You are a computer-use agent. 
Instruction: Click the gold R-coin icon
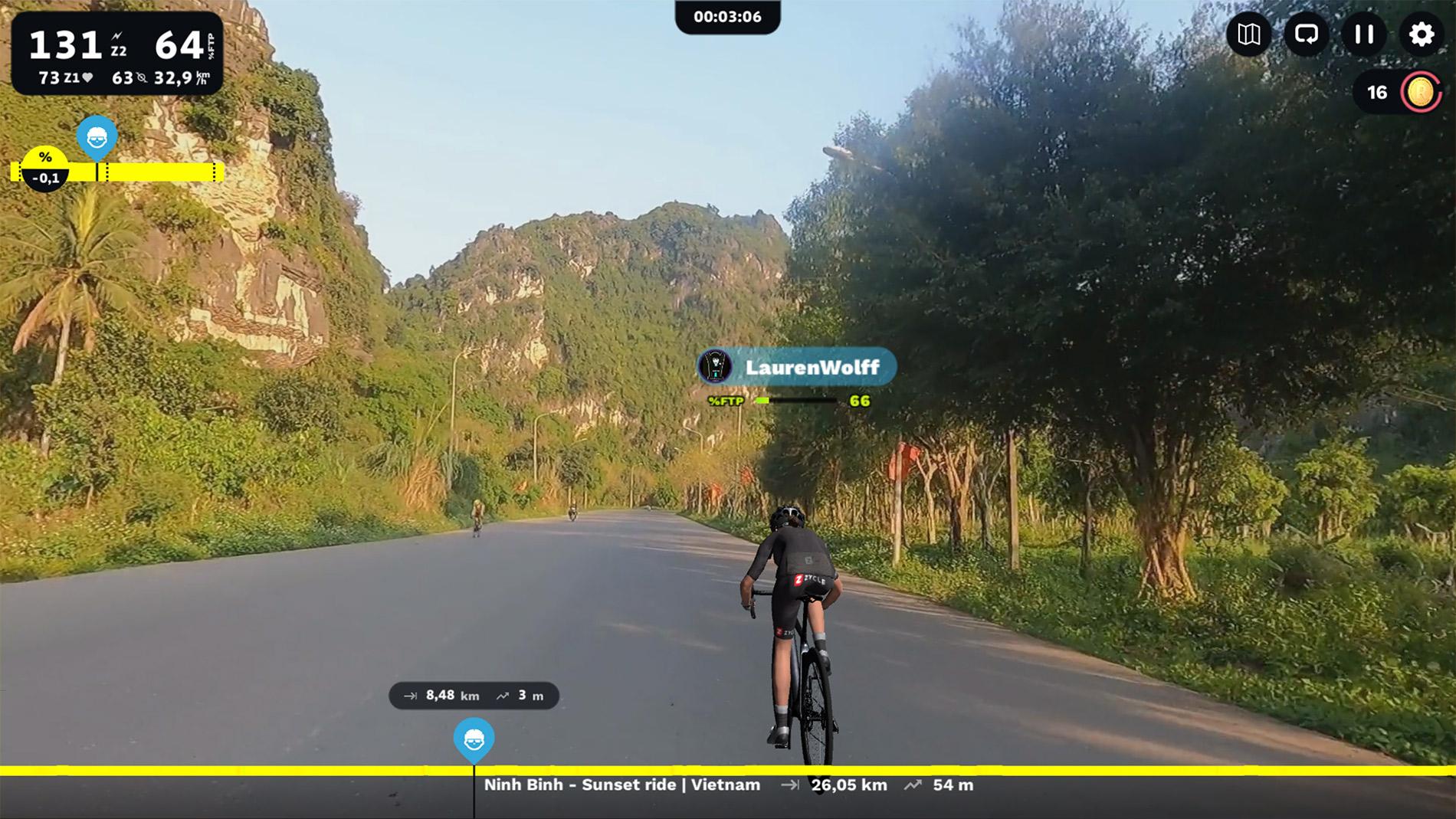pos(1419,90)
